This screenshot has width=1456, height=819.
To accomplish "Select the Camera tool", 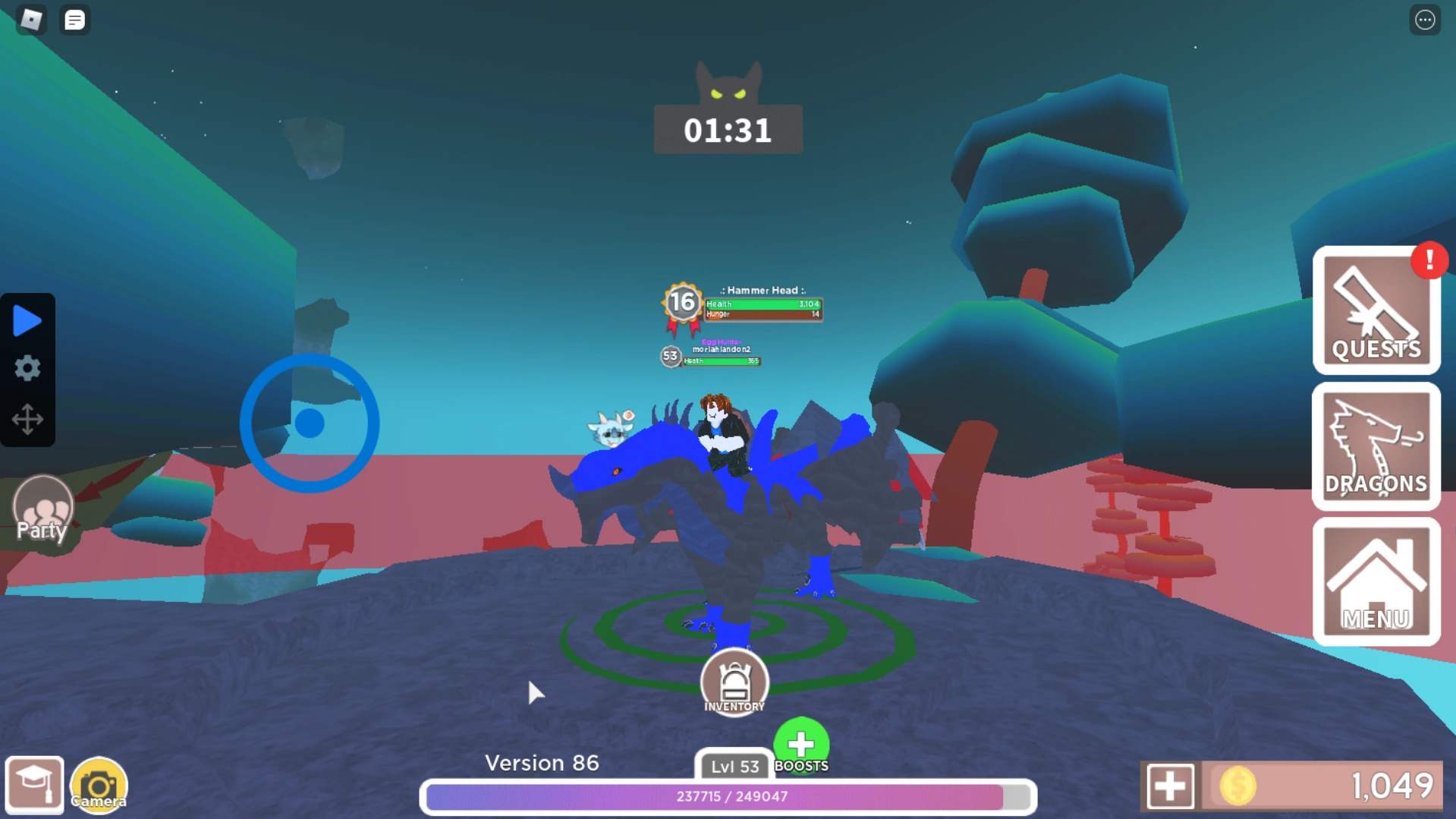I will click(x=98, y=783).
